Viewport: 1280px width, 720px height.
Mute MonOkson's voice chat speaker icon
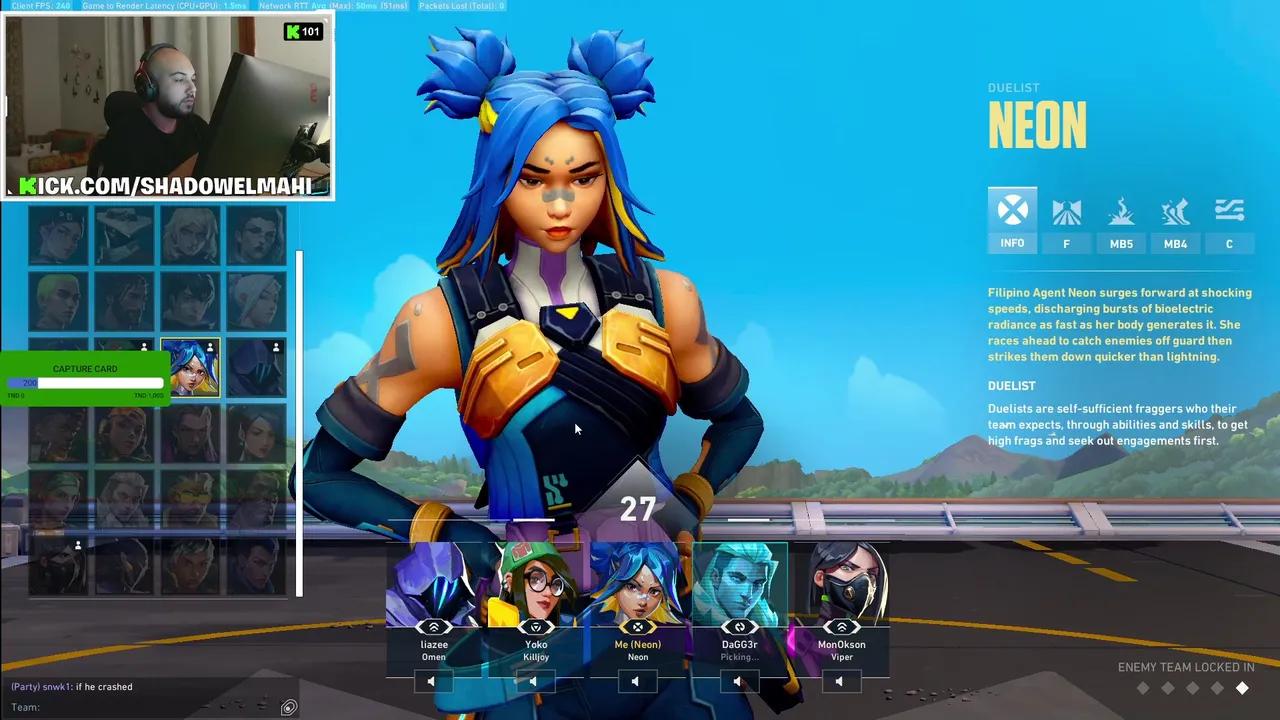840,680
